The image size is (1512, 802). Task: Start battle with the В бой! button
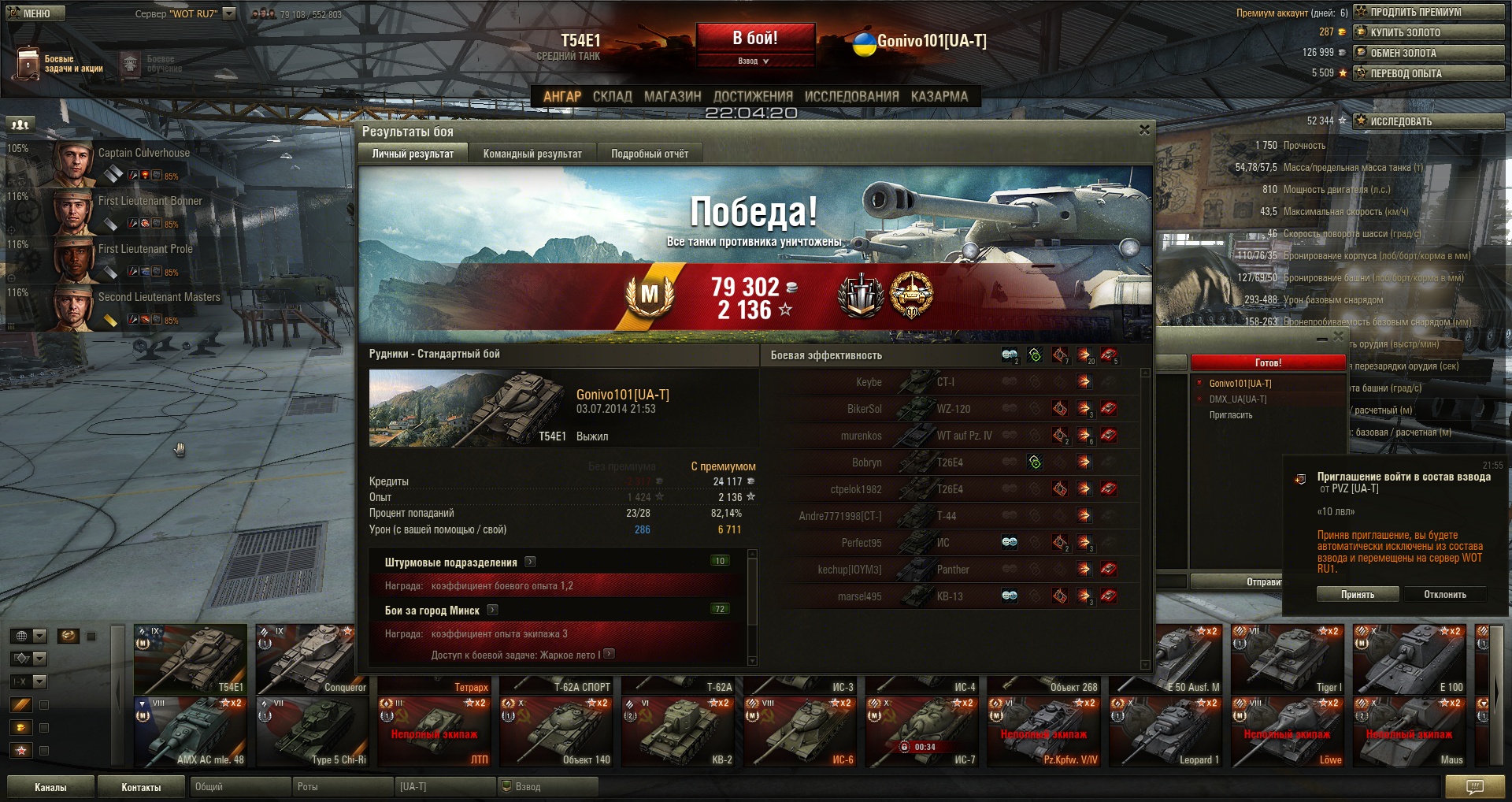(754, 38)
